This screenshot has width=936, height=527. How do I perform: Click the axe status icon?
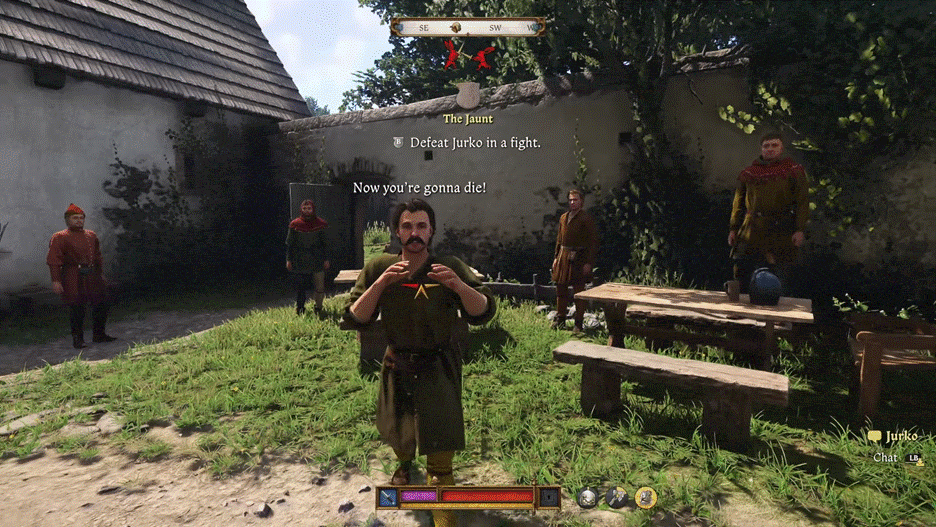[x=616, y=497]
